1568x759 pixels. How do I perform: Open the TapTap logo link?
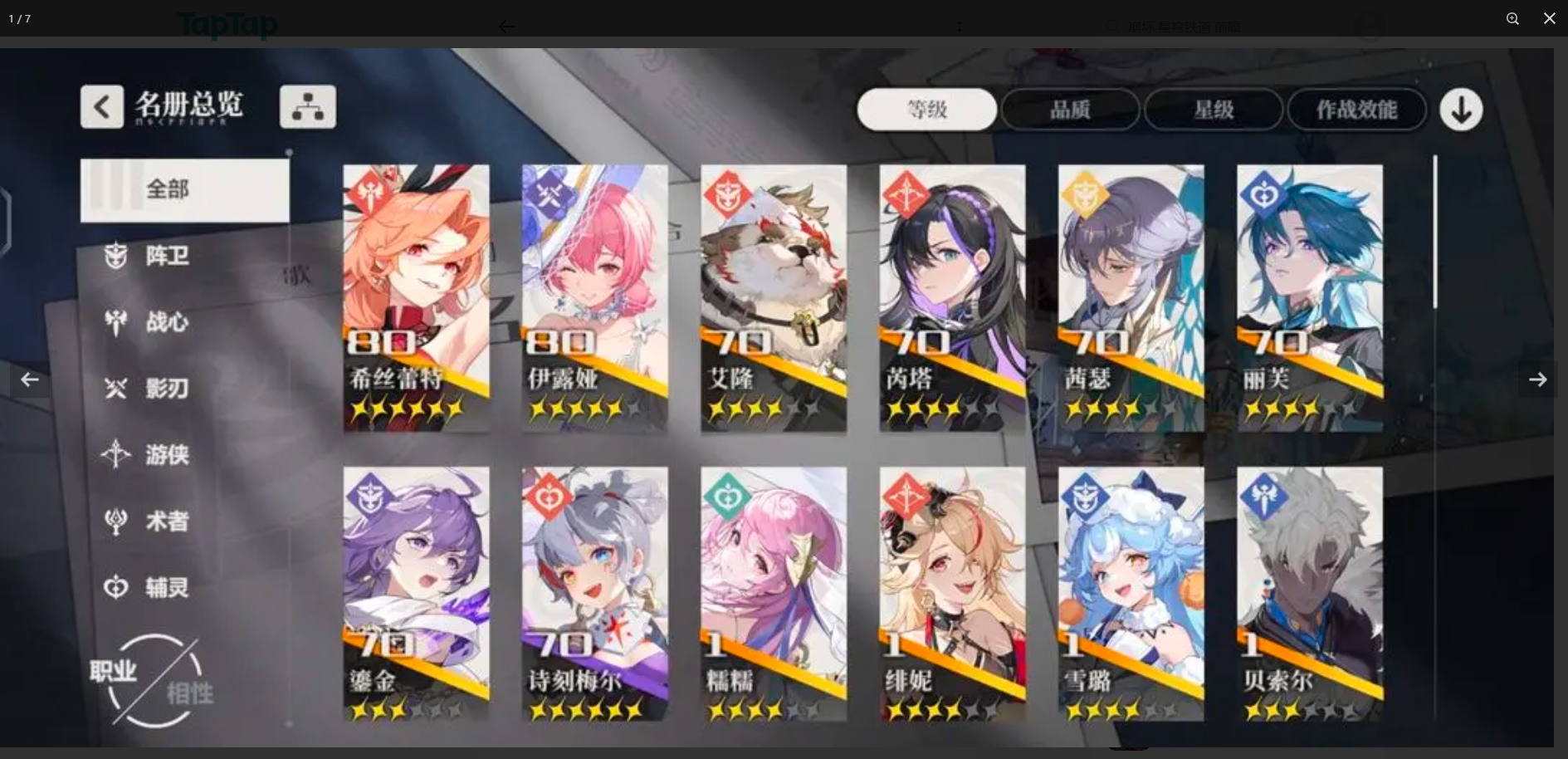coord(227,25)
